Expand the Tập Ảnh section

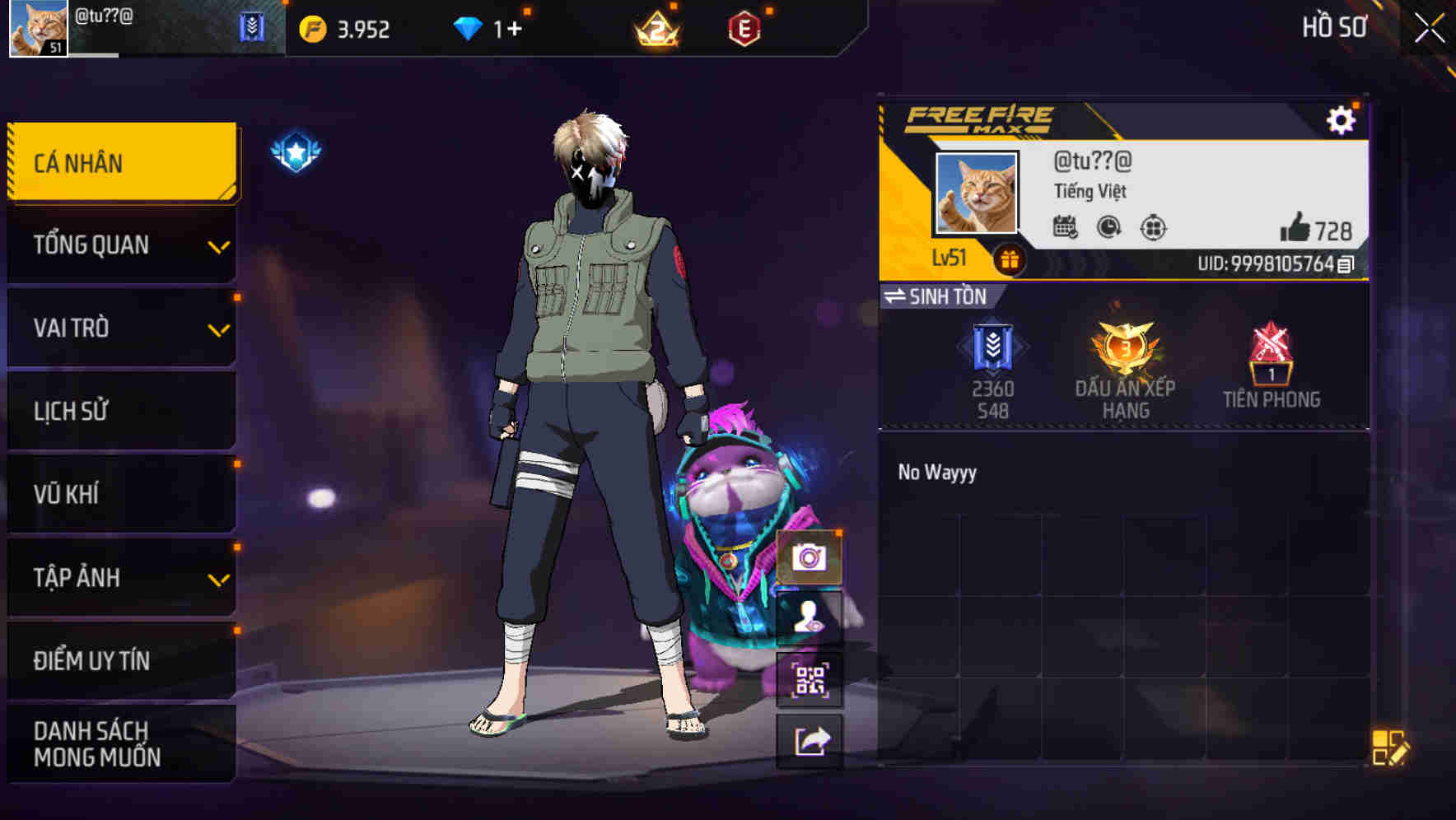point(119,577)
